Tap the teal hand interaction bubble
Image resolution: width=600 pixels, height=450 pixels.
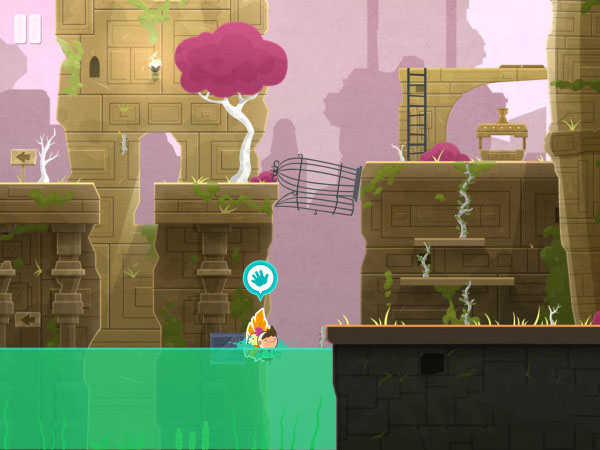[x=260, y=279]
